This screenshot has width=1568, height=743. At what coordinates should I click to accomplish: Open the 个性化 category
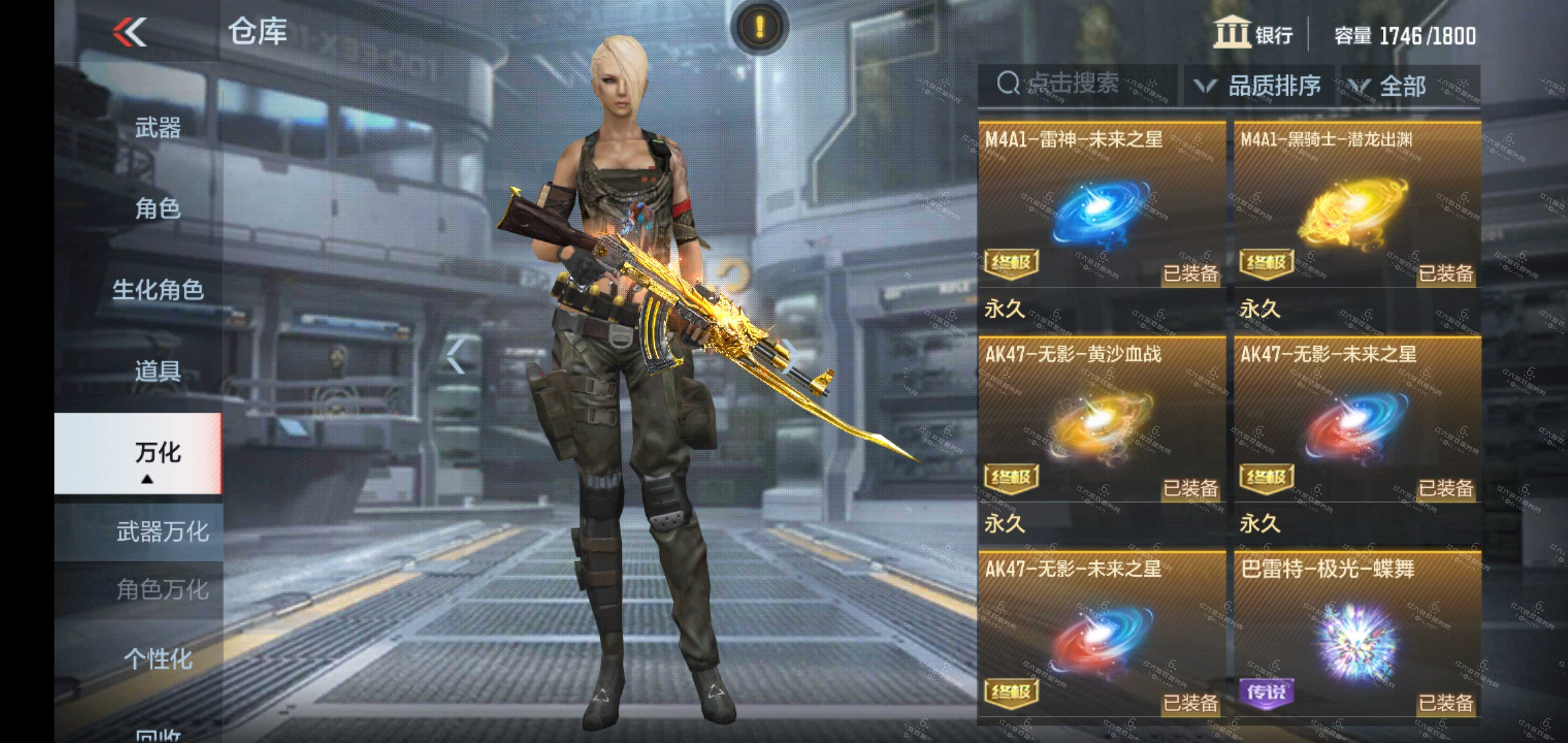point(157,659)
